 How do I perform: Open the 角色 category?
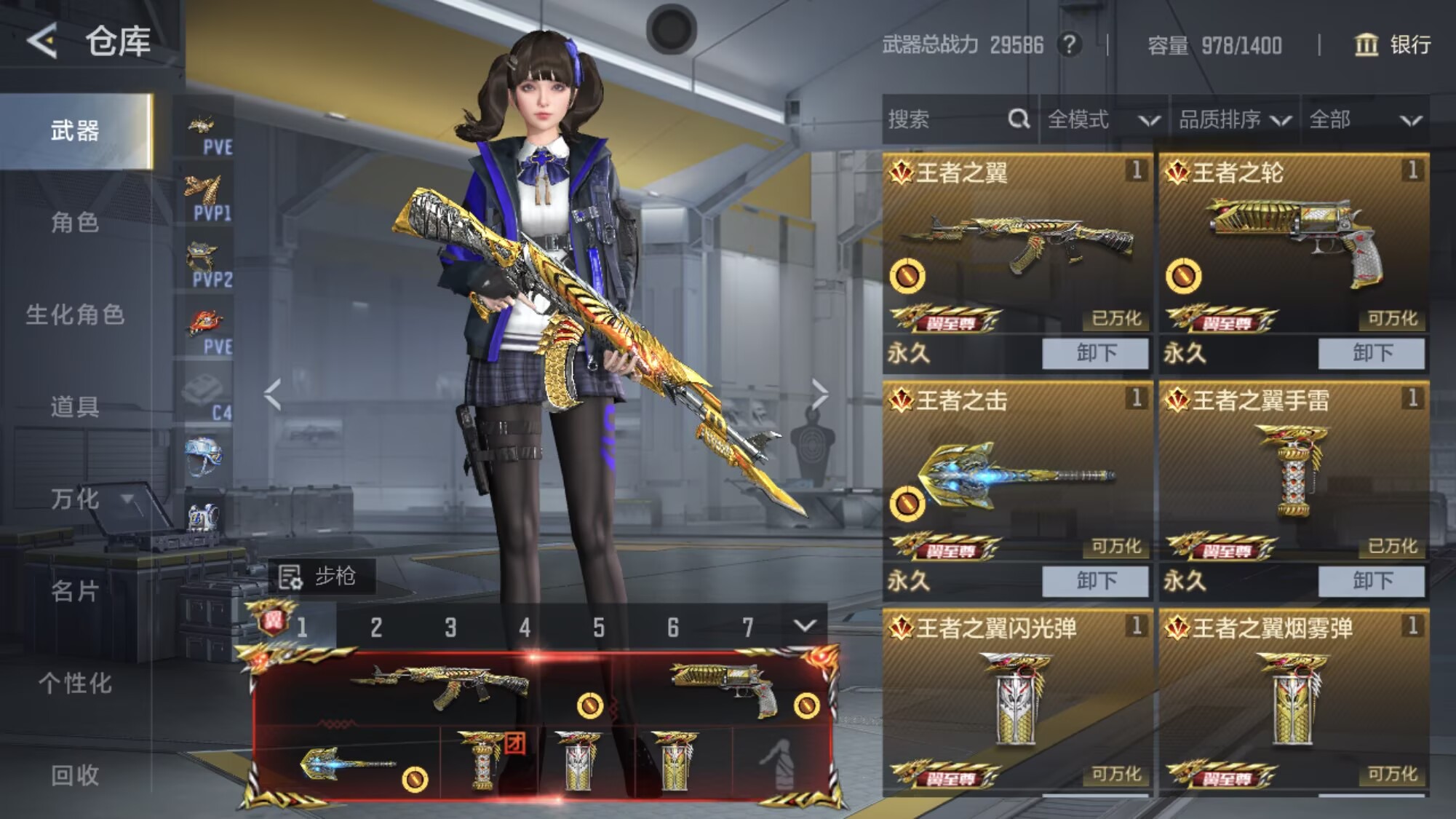point(75,222)
